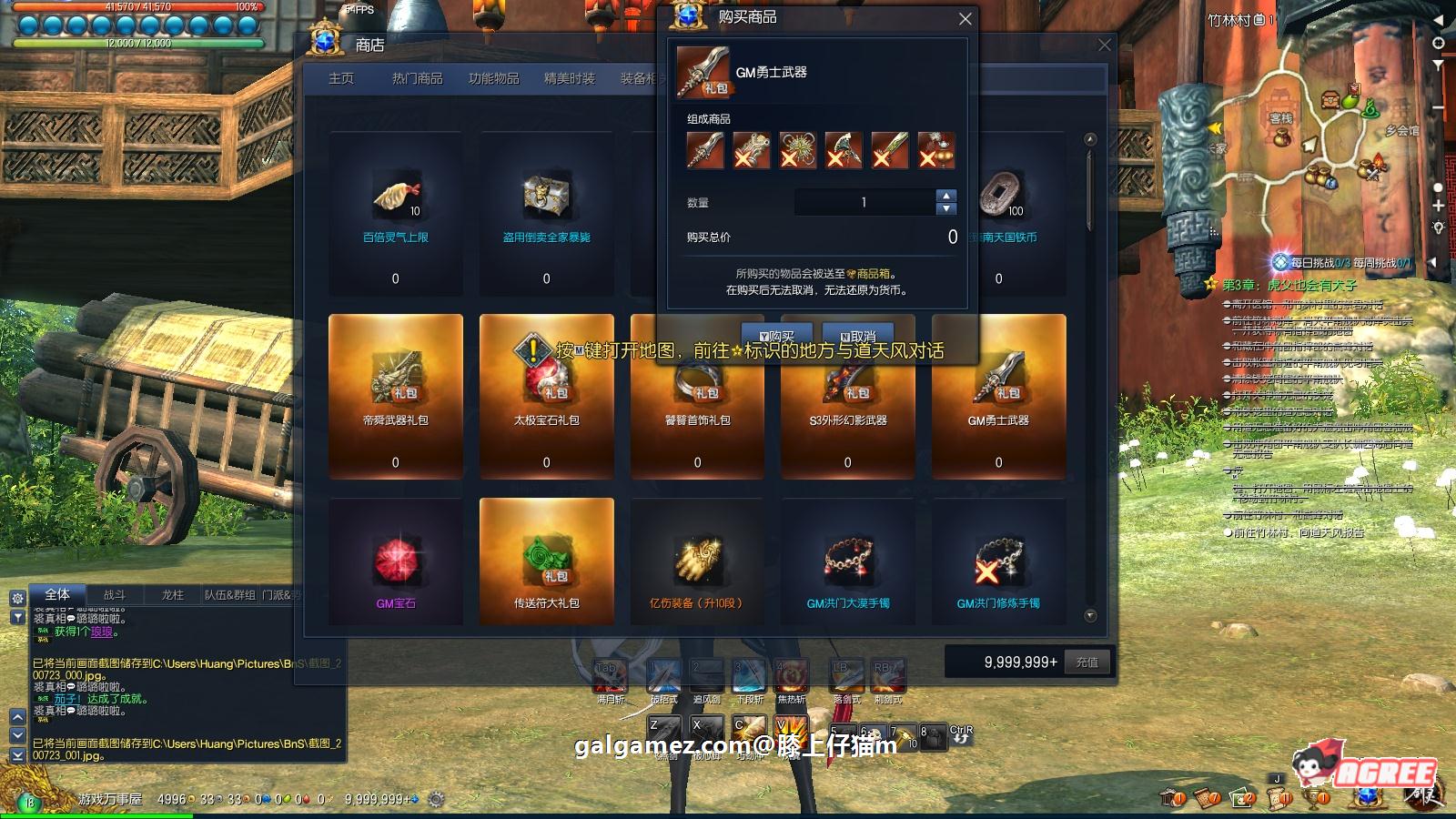Viewport: 1456px width, 819px height.
Task: Choose the S3外形幻影武器 bundle
Action: point(848,396)
